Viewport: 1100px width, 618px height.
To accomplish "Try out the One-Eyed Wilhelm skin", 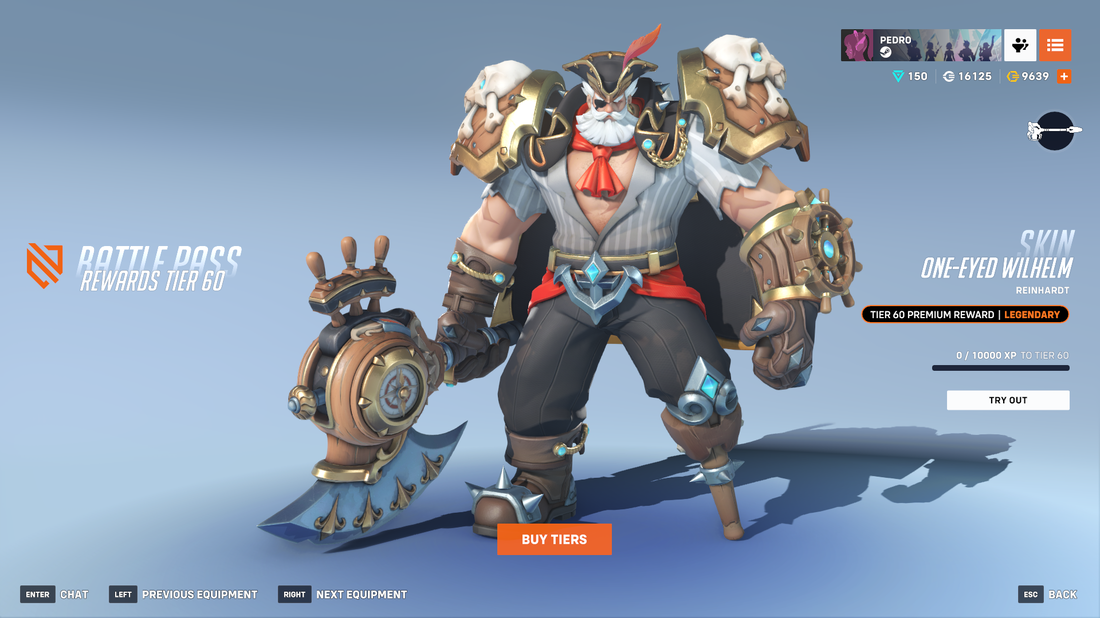I will 1008,400.
